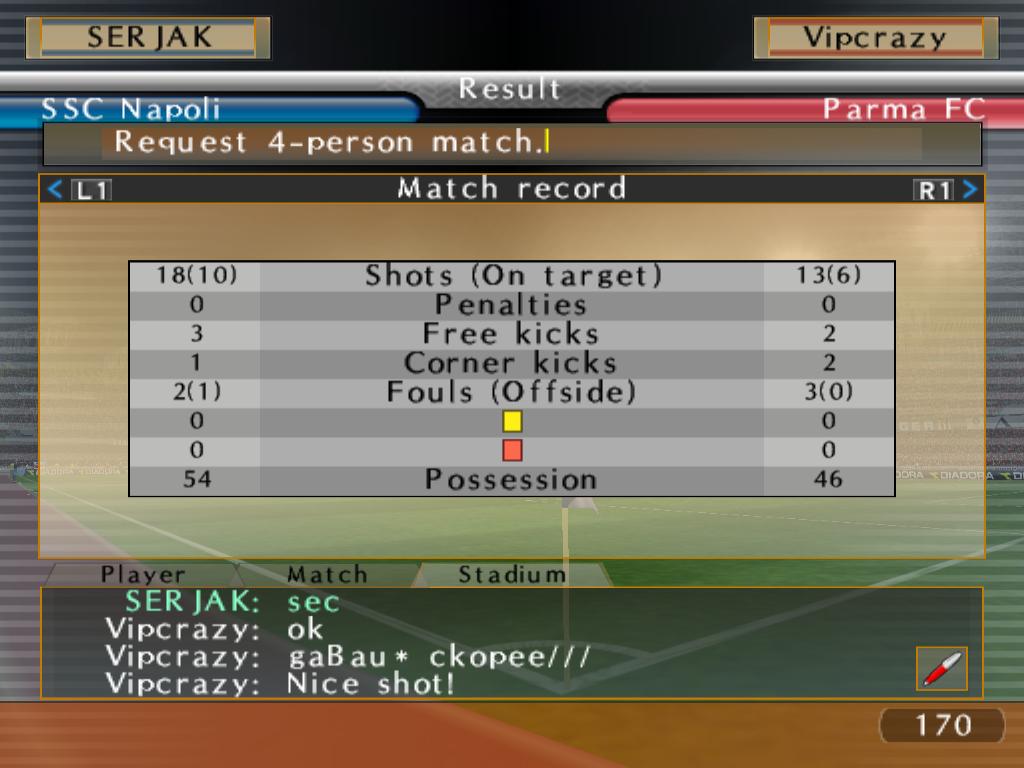Open the Match chat tab
The height and width of the screenshot is (768, 1024).
click(x=327, y=574)
